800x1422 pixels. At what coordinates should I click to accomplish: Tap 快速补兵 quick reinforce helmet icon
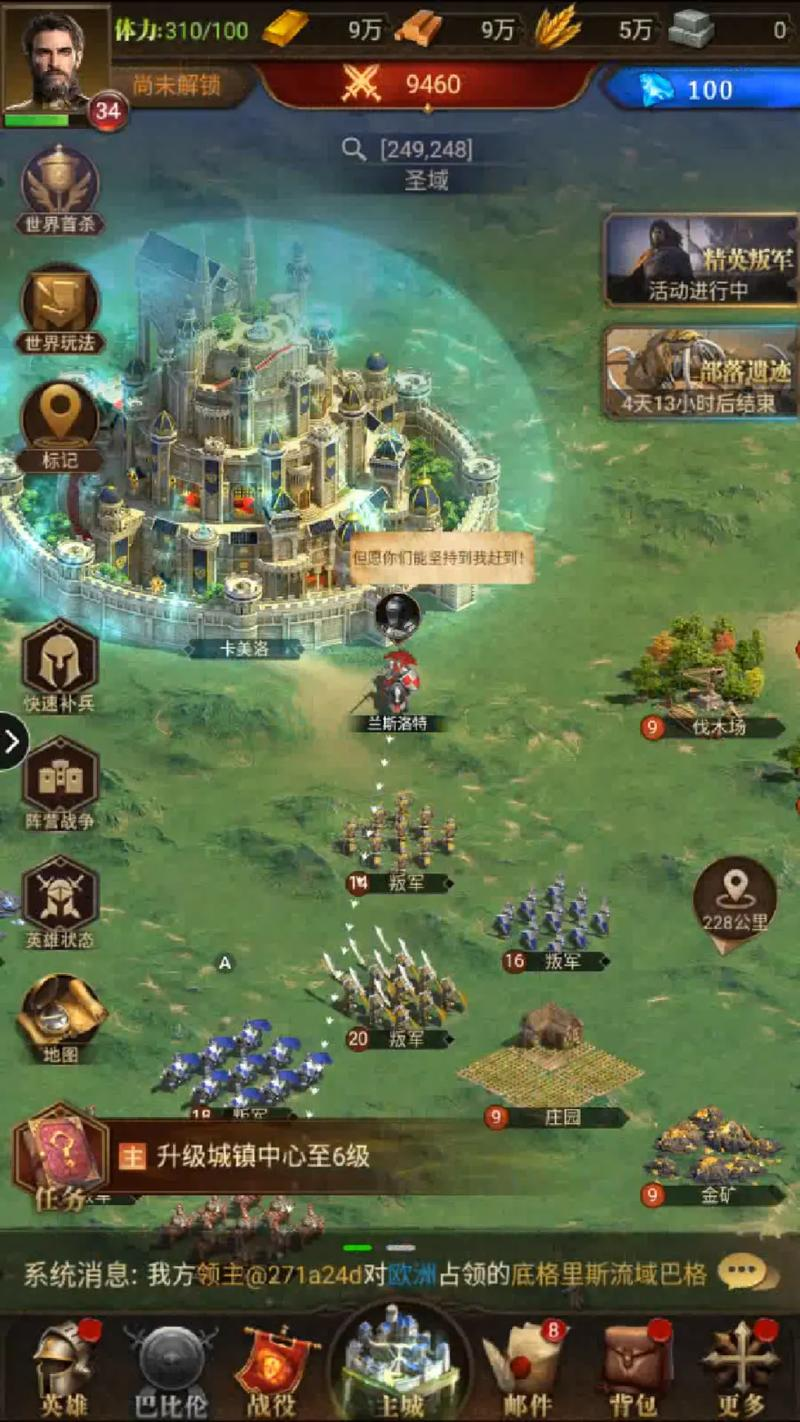tap(60, 660)
